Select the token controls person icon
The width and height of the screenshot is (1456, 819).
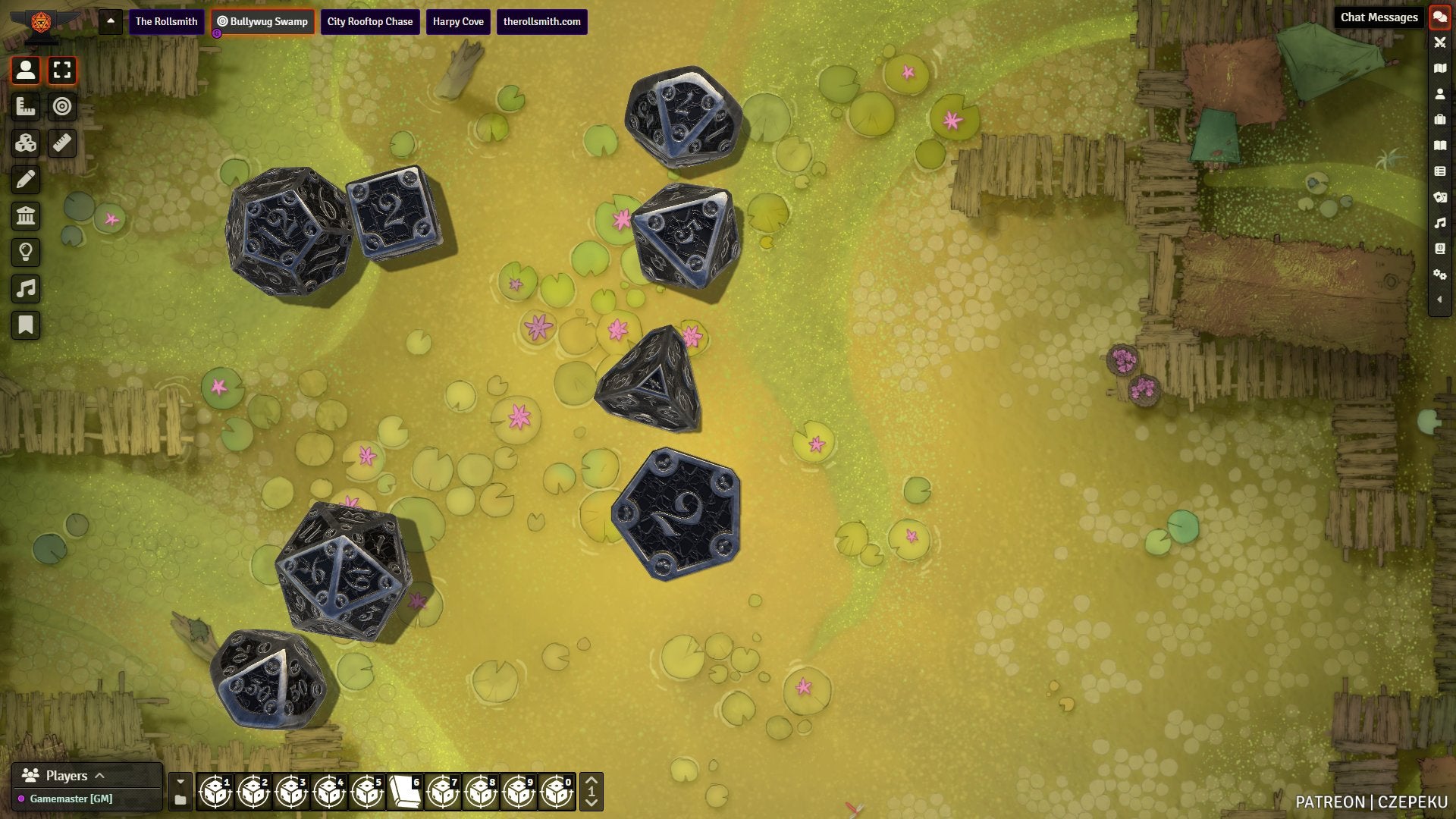click(x=26, y=71)
